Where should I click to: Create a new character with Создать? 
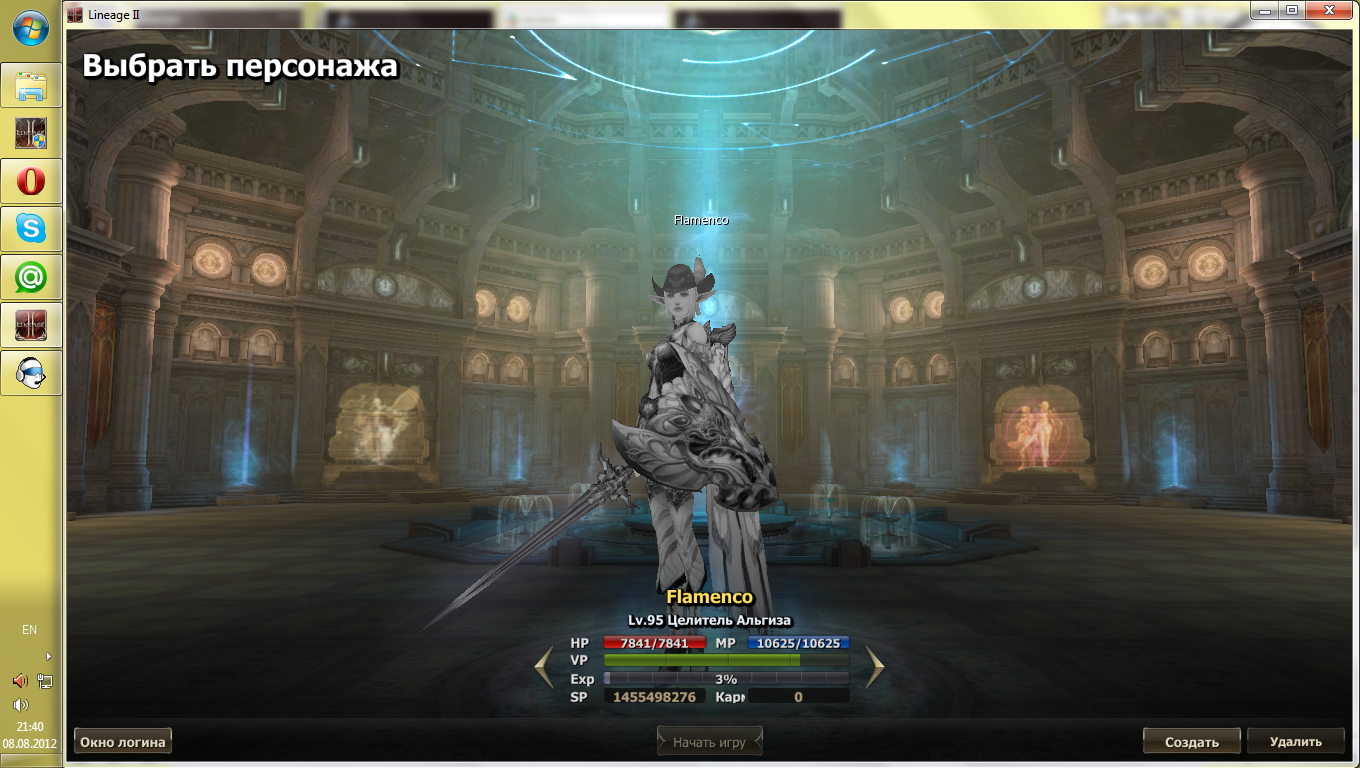pos(1192,742)
